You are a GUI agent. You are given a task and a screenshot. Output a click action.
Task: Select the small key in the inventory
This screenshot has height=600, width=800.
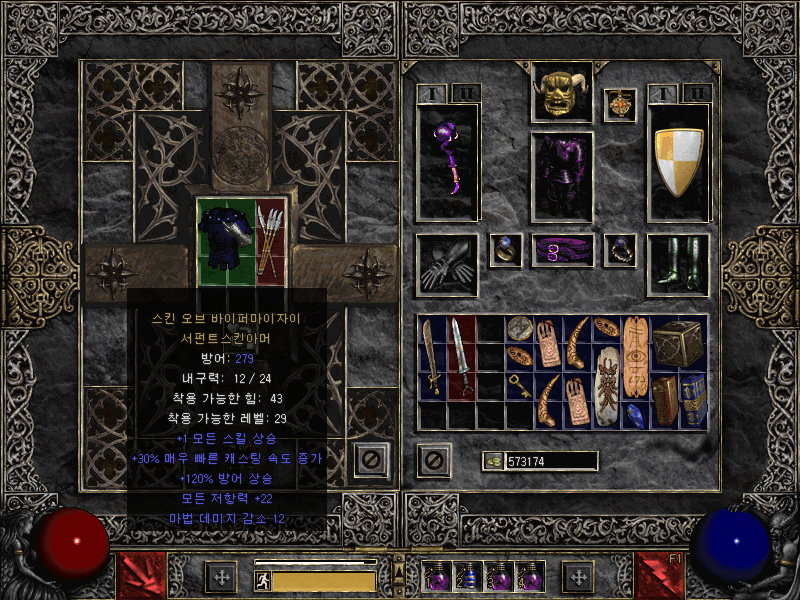point(519,387)
